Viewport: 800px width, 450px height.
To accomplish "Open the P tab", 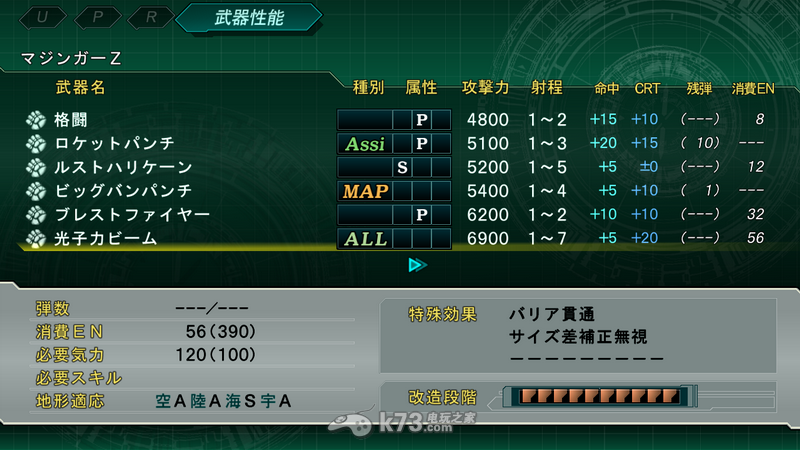I will click(96, 17).
